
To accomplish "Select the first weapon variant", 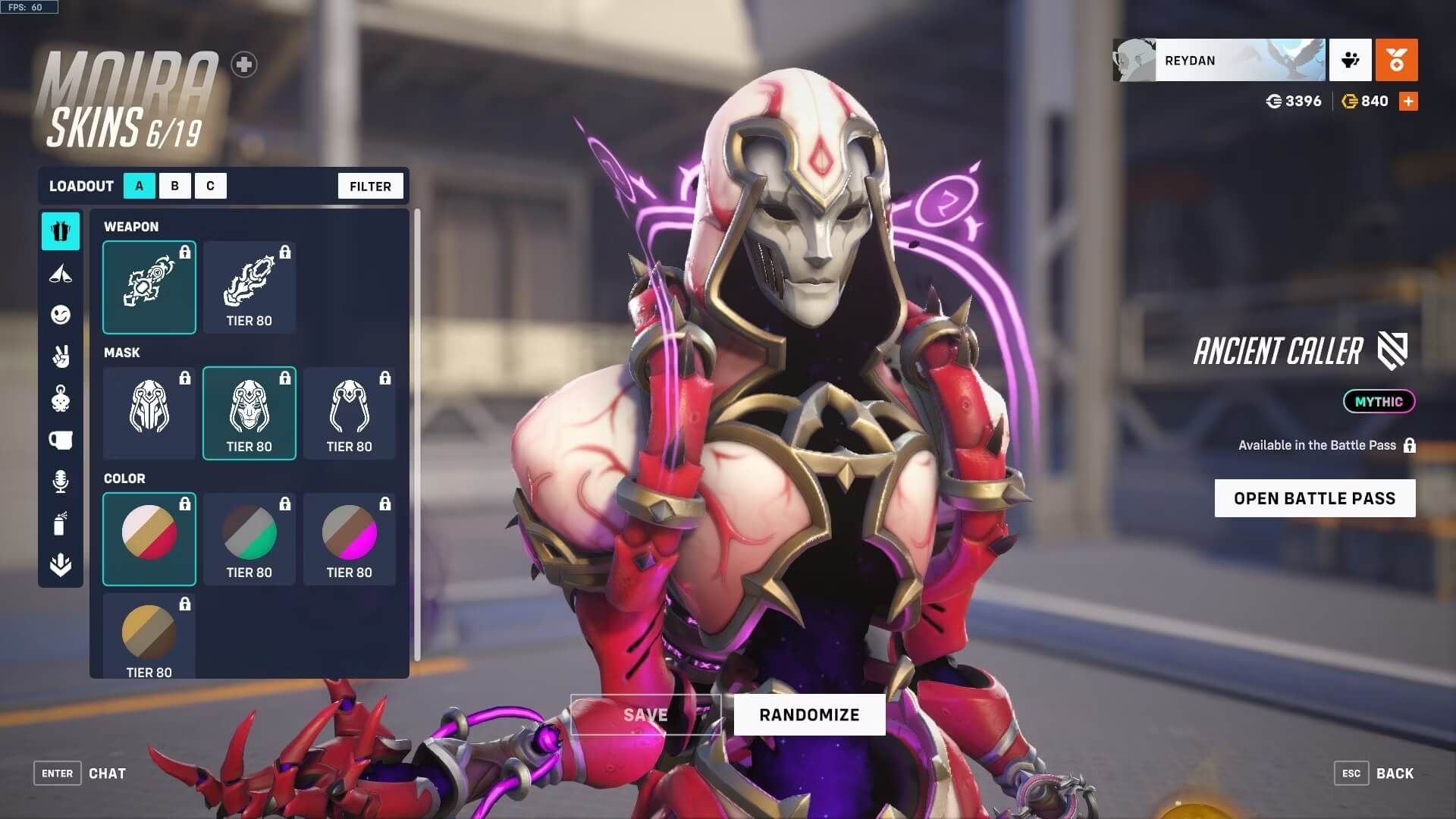I will click(149, 287).
